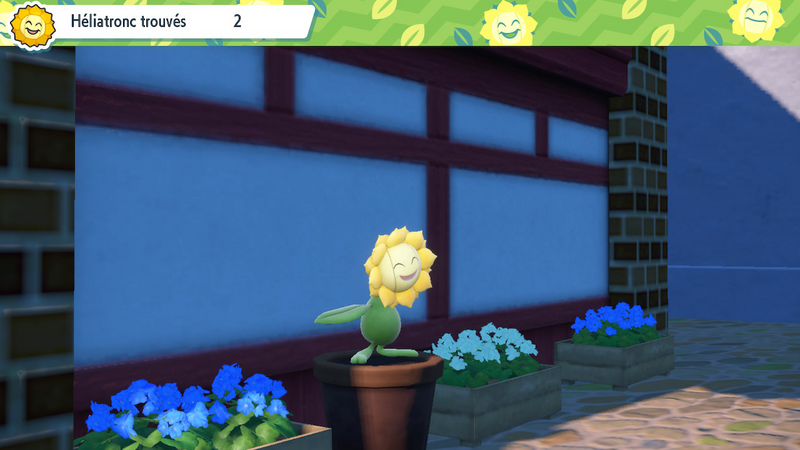Select the smiling Héliatronc face icon
The height and width of the screenshot is (450, 800).
click(x=33, y=24)
